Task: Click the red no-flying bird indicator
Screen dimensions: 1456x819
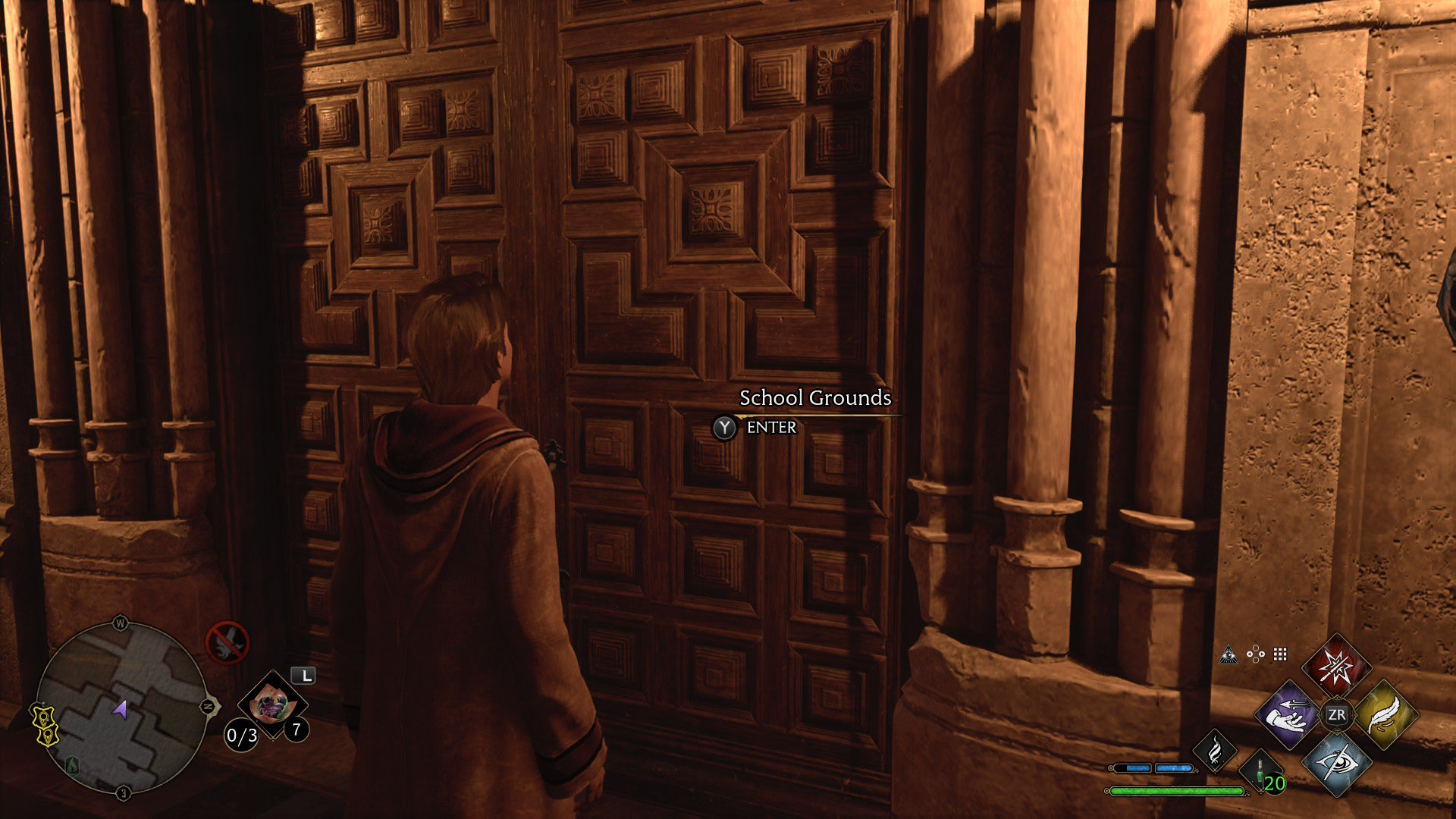Action: pos(227,643)
